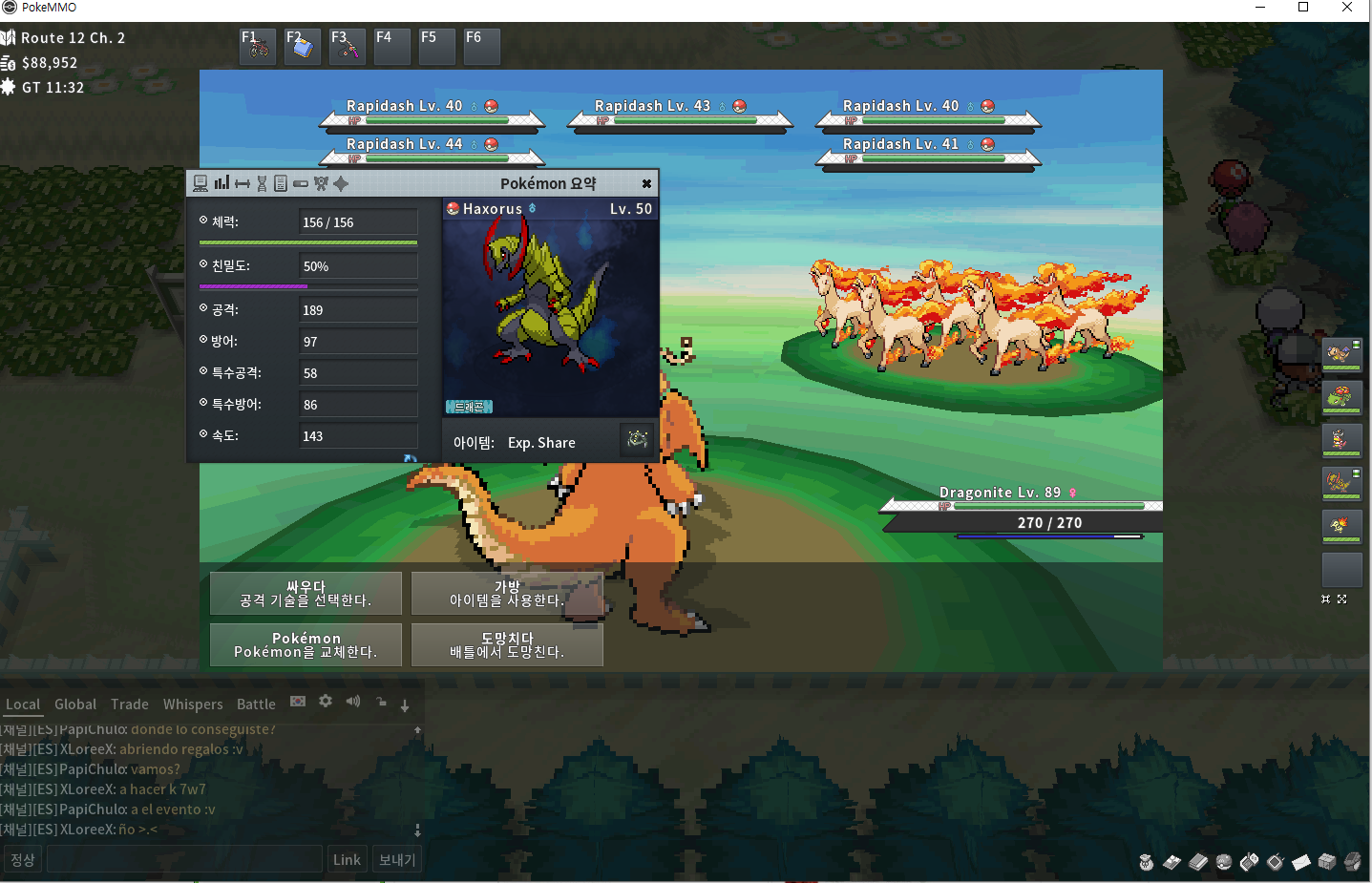Focus the chat text input field
1372x883 pixels.
click(184, 859)
